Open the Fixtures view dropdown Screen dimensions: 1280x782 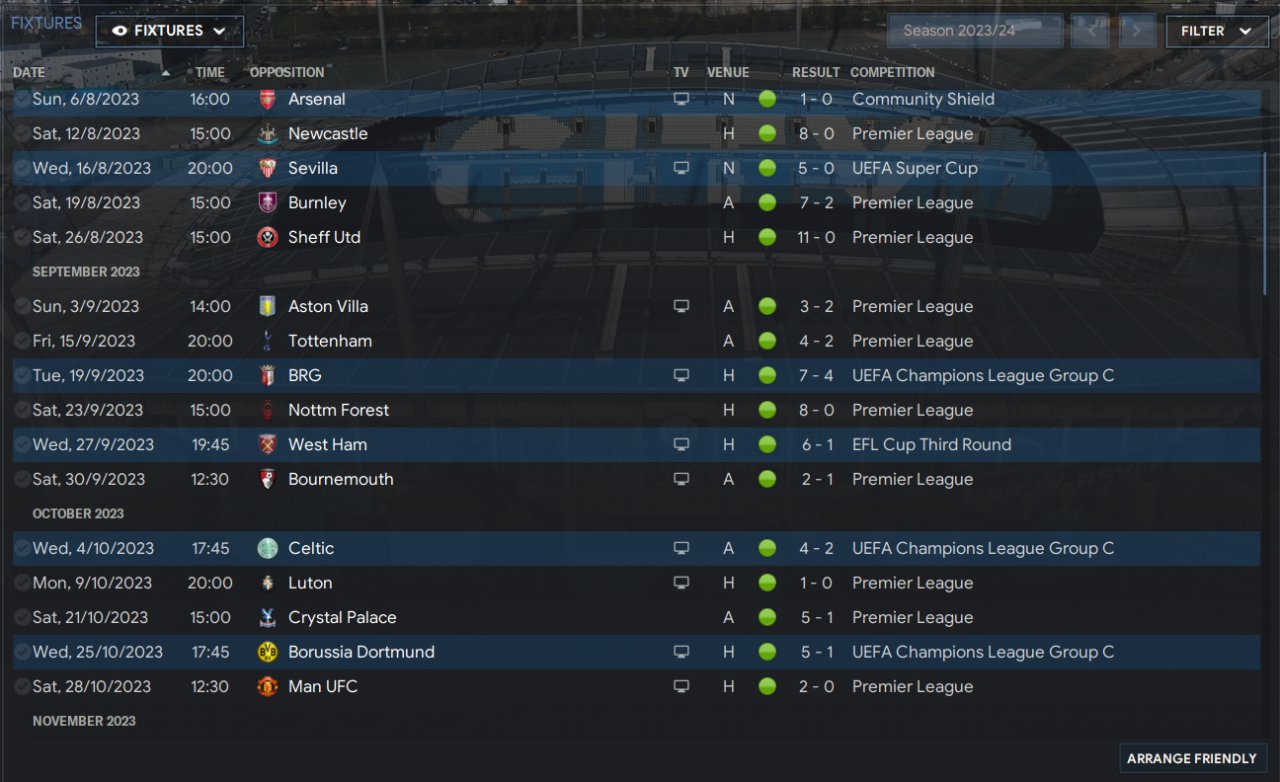(x=169, y=31)
